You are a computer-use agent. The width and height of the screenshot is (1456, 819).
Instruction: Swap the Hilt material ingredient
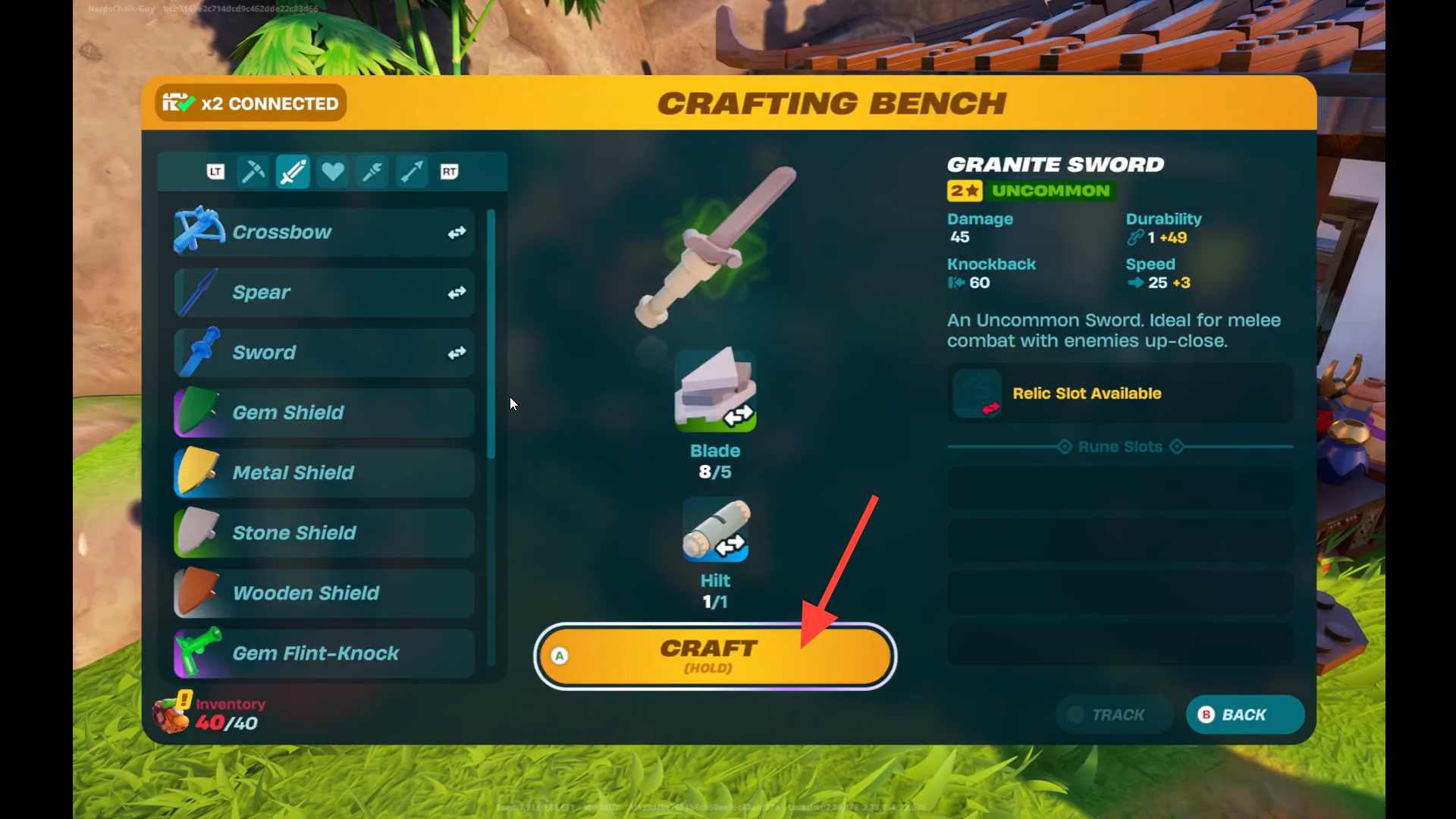(715, 531)
